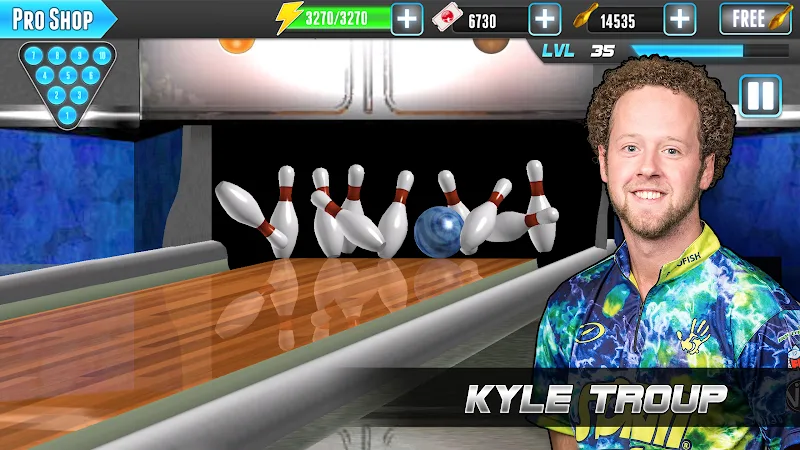
Task: Claim the FREE gold pins offer
Action: tap(756, 19)
